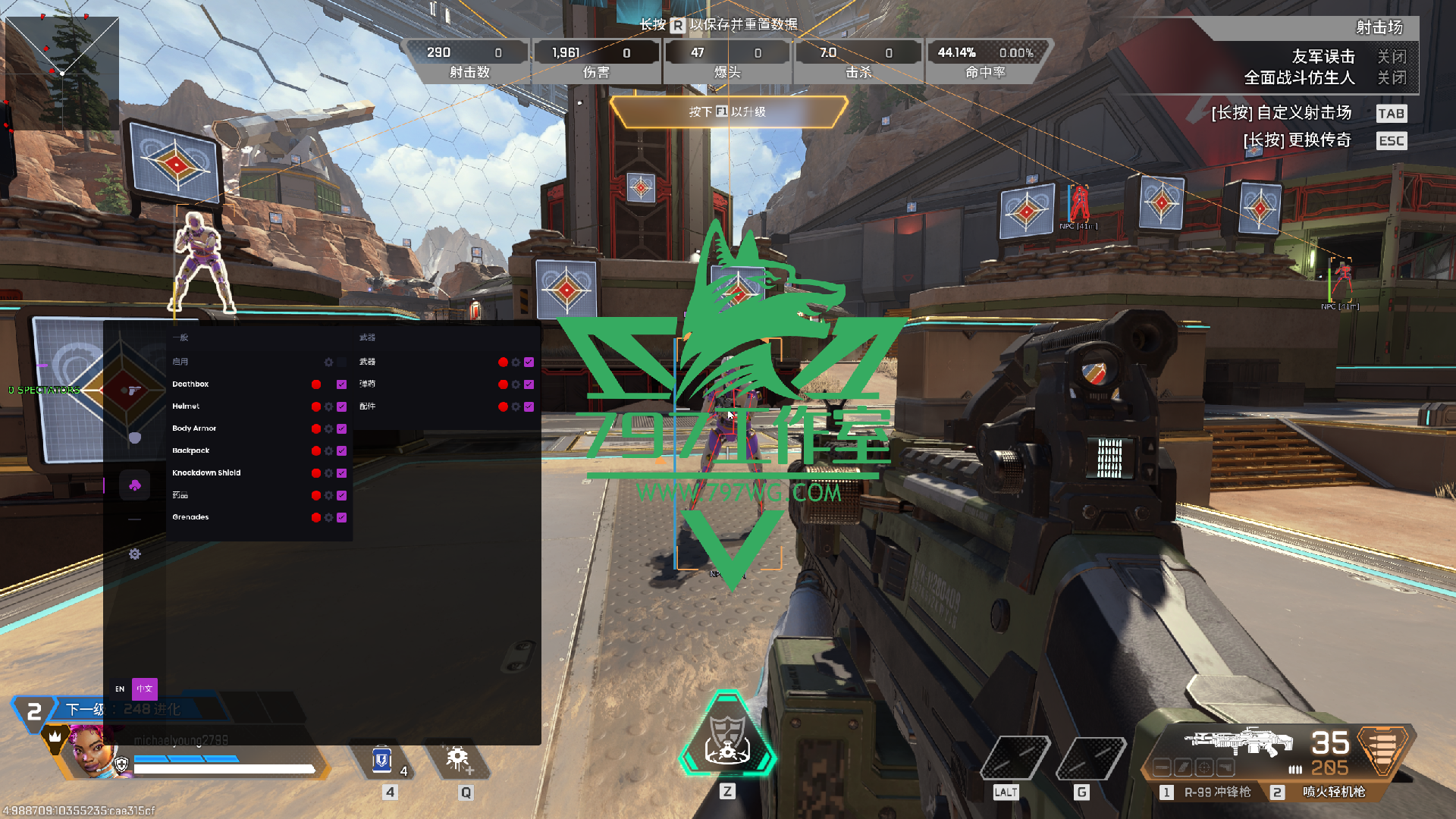This screenshot has width=1456, height=819.
Task: Open the Helmet gear settings icon
Action: 328,407
